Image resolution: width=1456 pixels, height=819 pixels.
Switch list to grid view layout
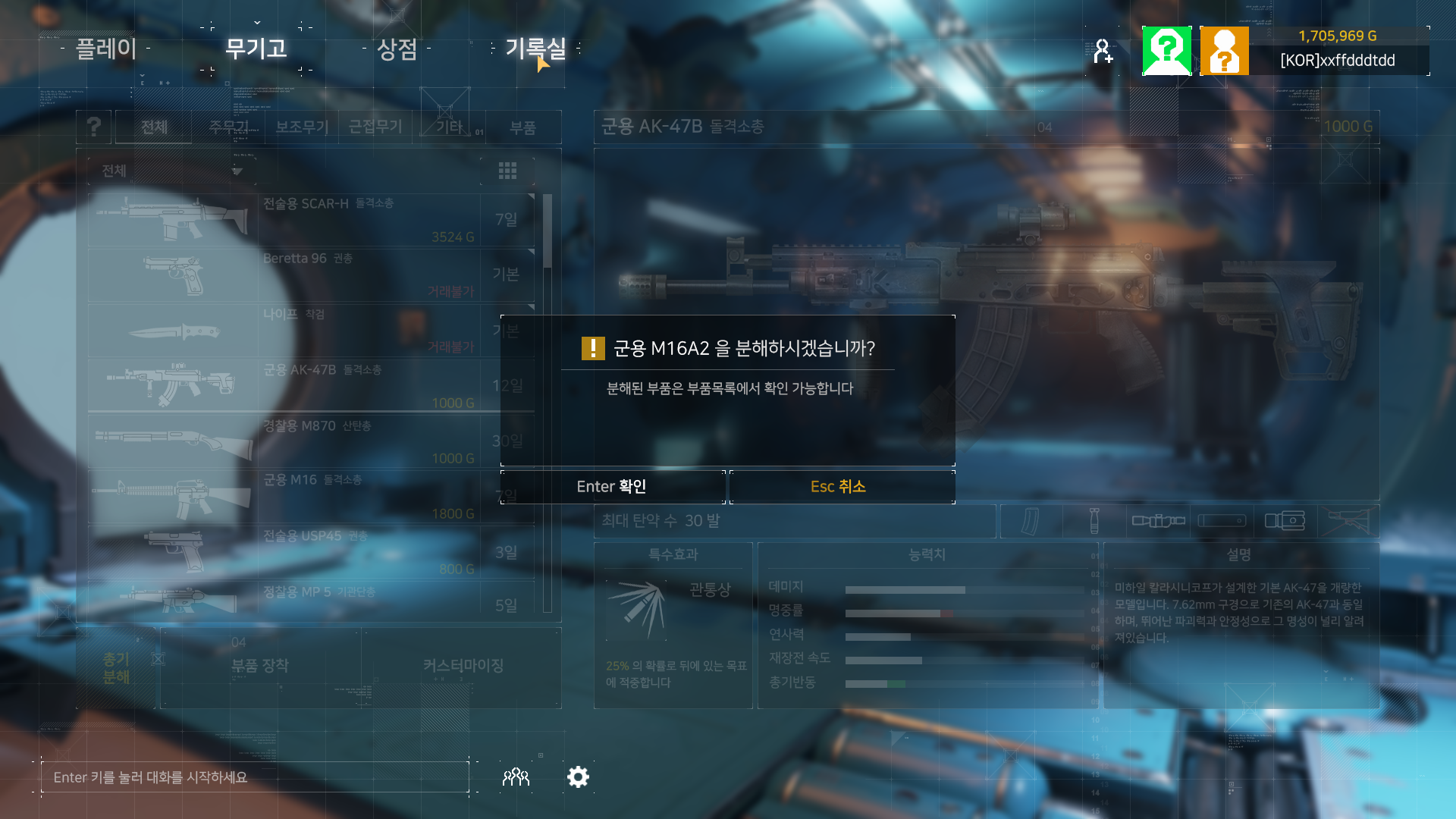click(x=508, y=171)
